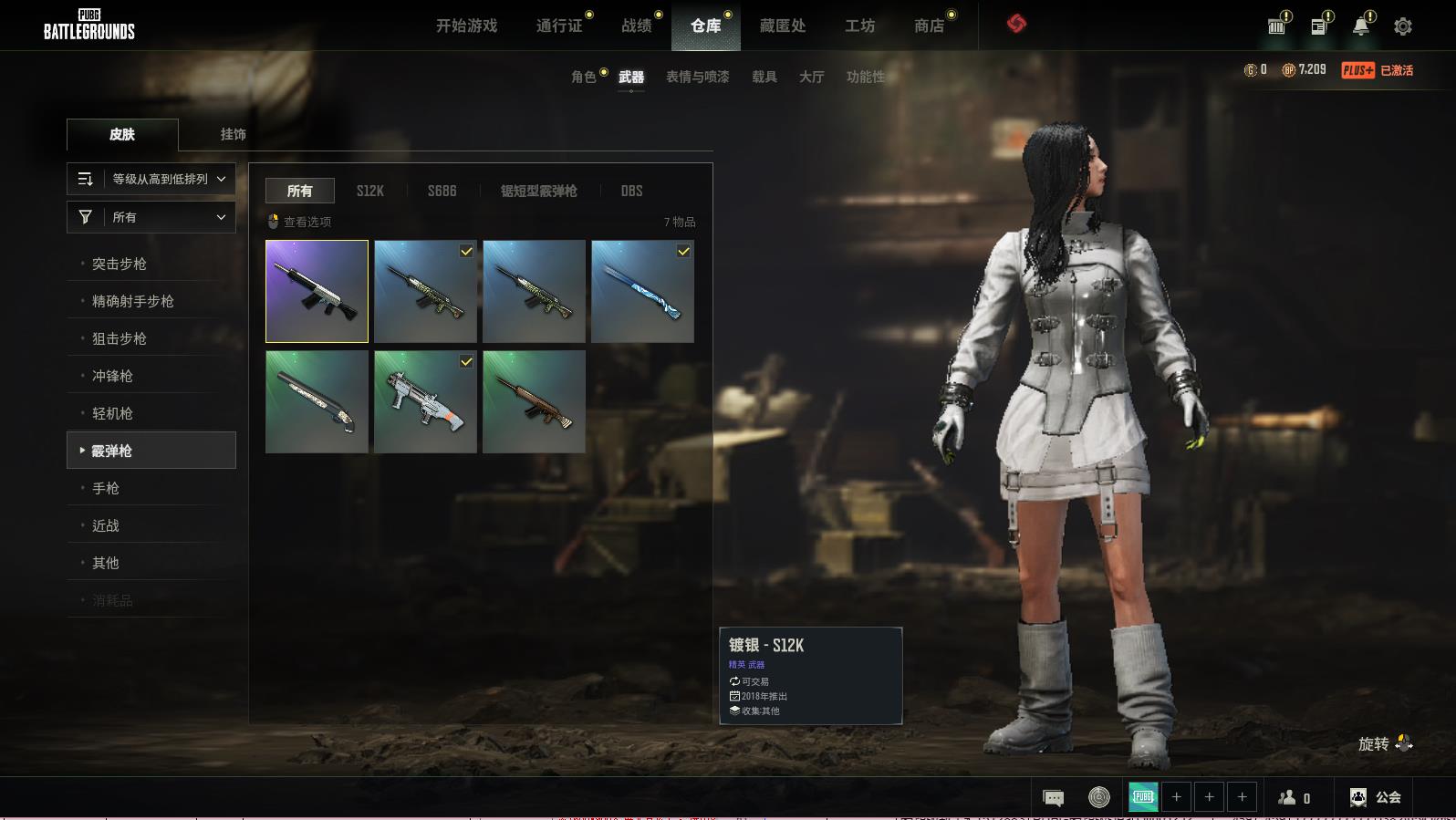The width and height of the screenshot is (1456, 820).
Task: Select the 手枪 pistol category
Action: [x=106, y=488]
